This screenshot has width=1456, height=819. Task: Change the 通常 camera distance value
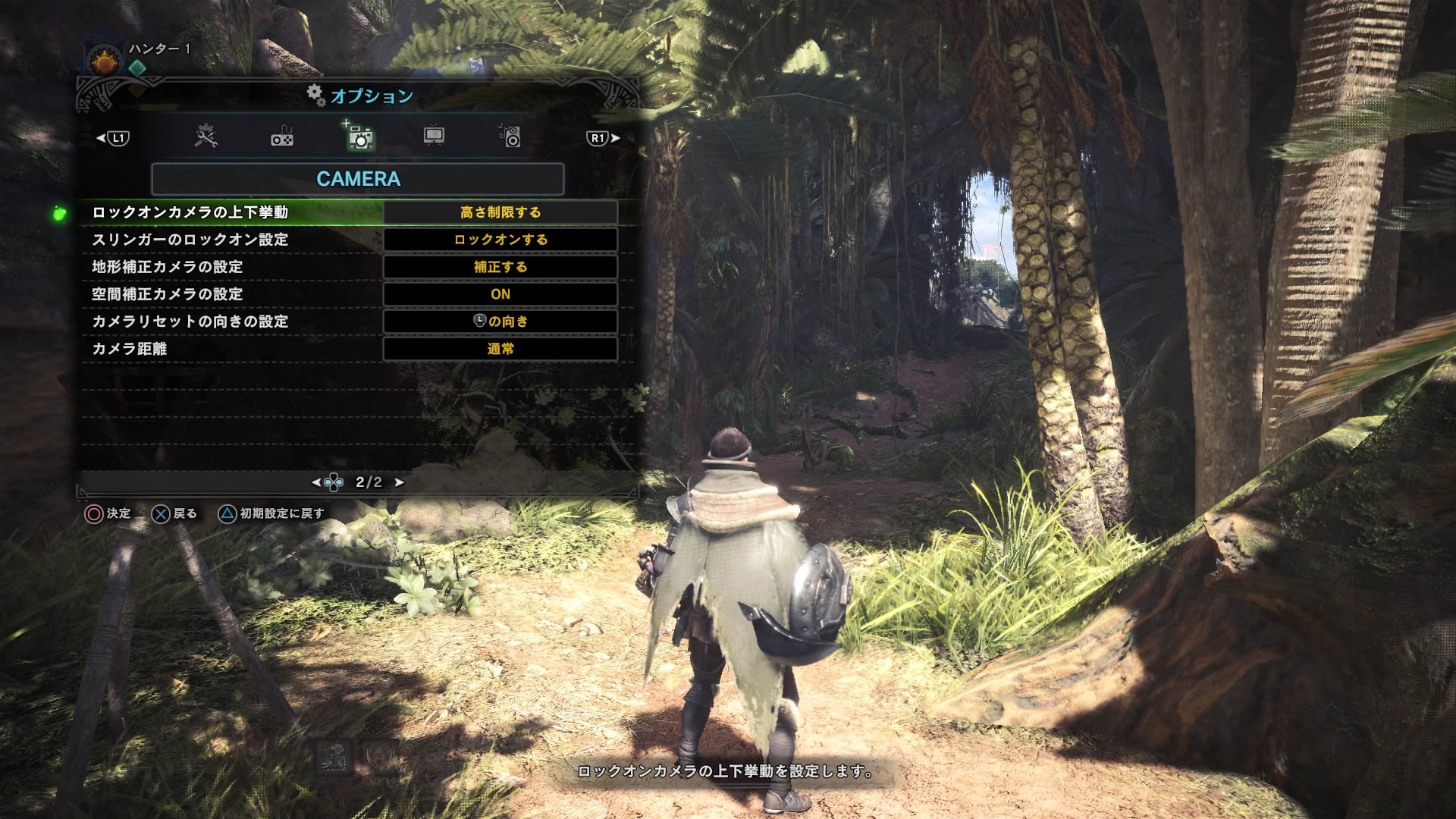(x=500, y=349)
